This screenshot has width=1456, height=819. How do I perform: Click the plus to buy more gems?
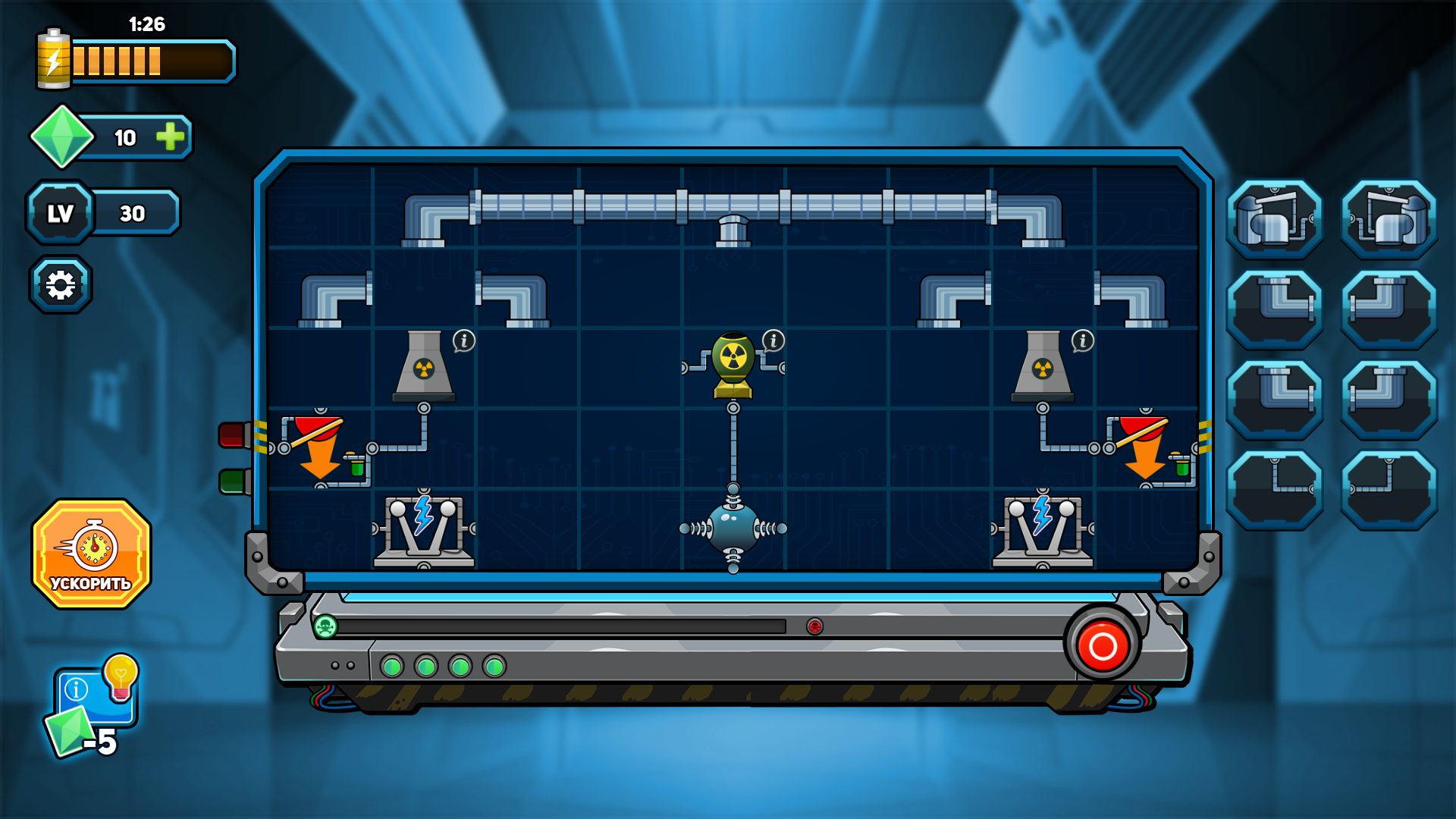click(x=170, y=138)
